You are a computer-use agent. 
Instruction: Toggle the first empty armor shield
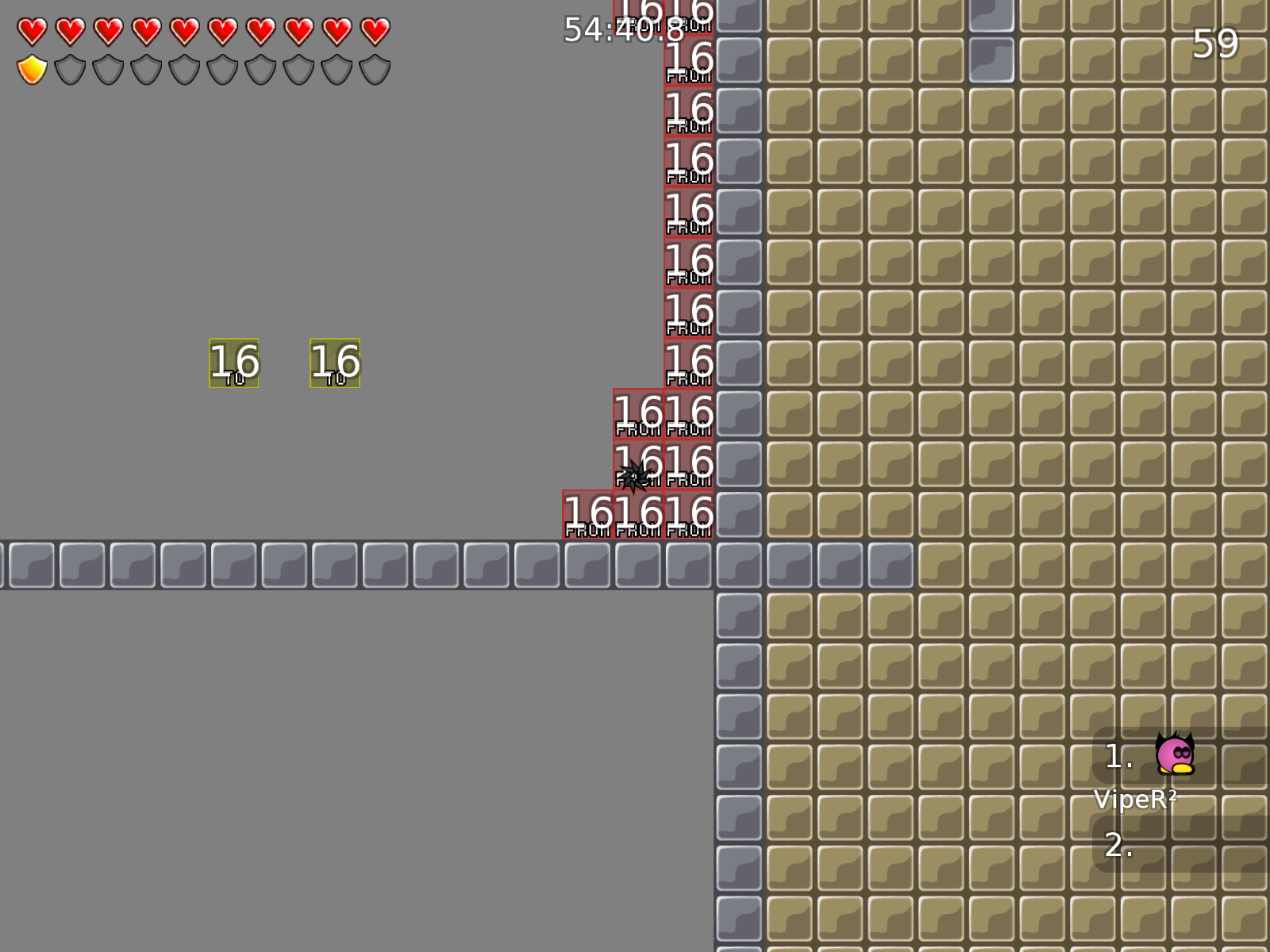point(70,70)
